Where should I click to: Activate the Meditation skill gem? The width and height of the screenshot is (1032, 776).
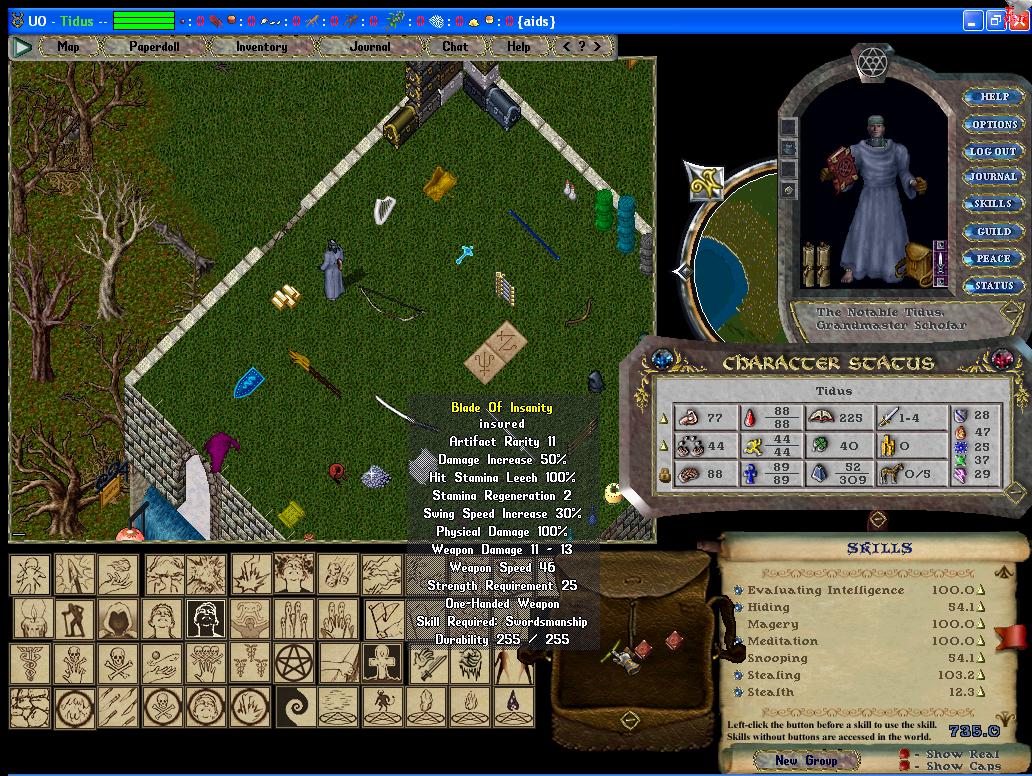tap(738, 641)
